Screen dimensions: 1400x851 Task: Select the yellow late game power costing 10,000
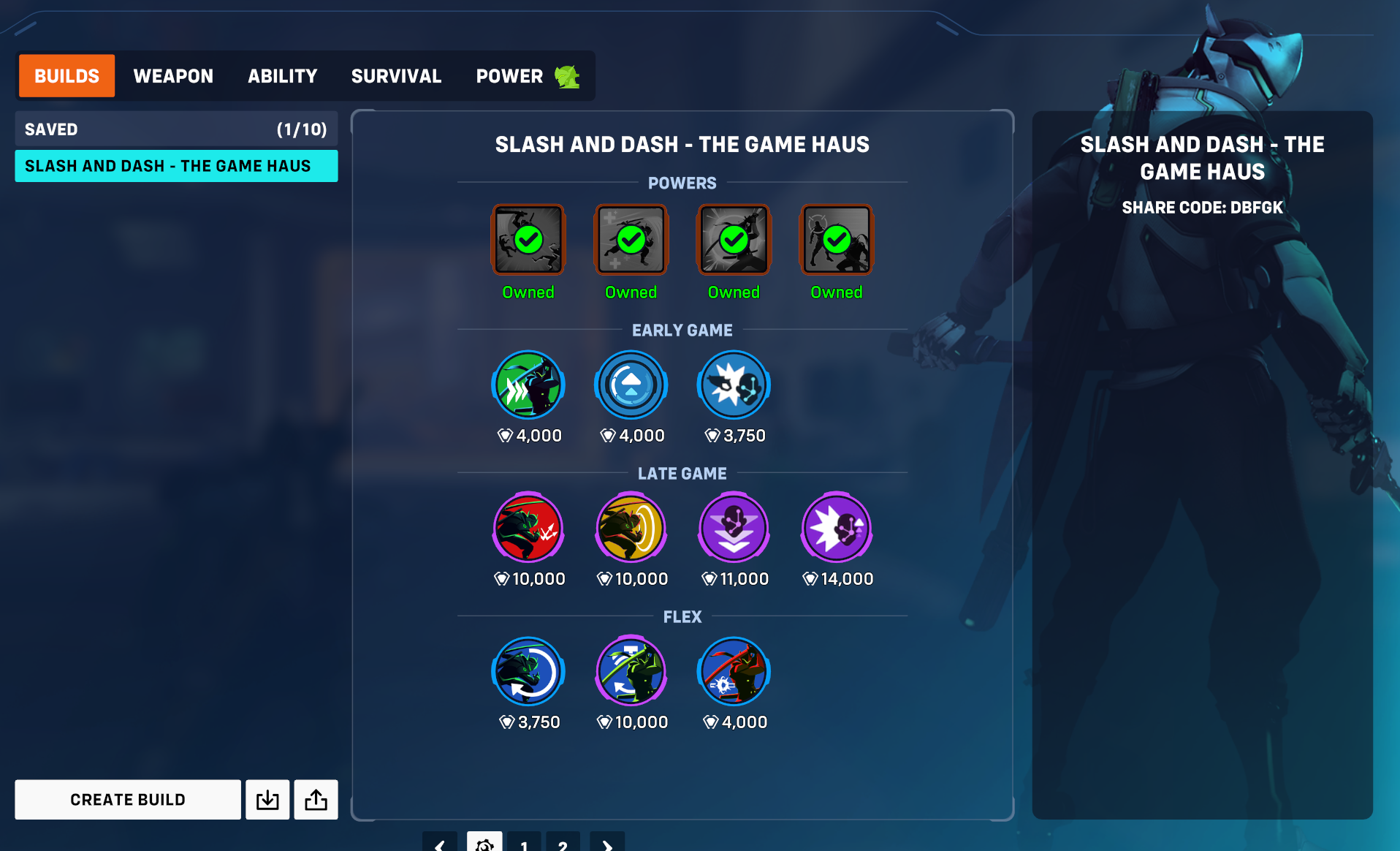(x=631, y=527)
